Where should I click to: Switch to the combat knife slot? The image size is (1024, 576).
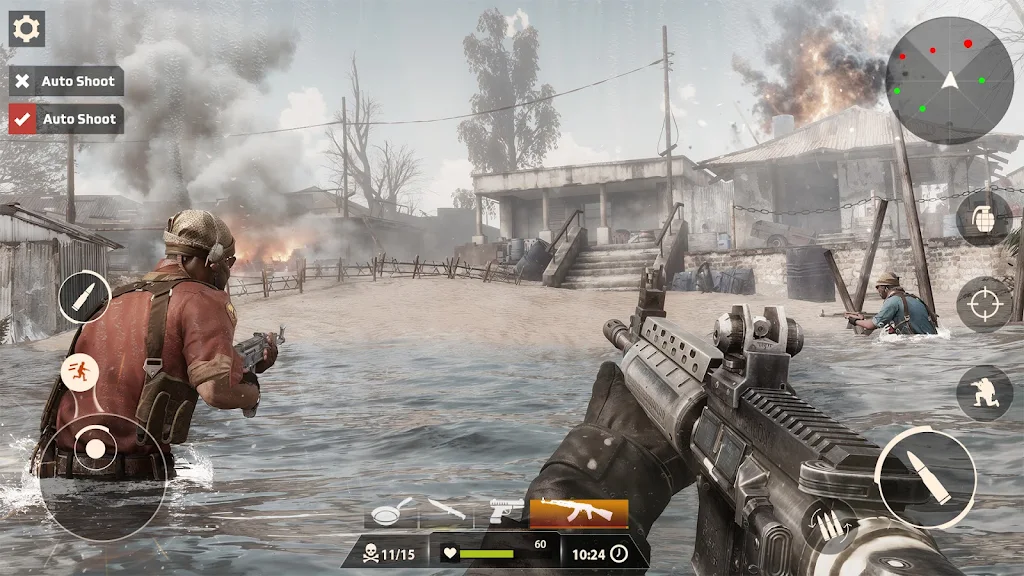click(446, 511)
